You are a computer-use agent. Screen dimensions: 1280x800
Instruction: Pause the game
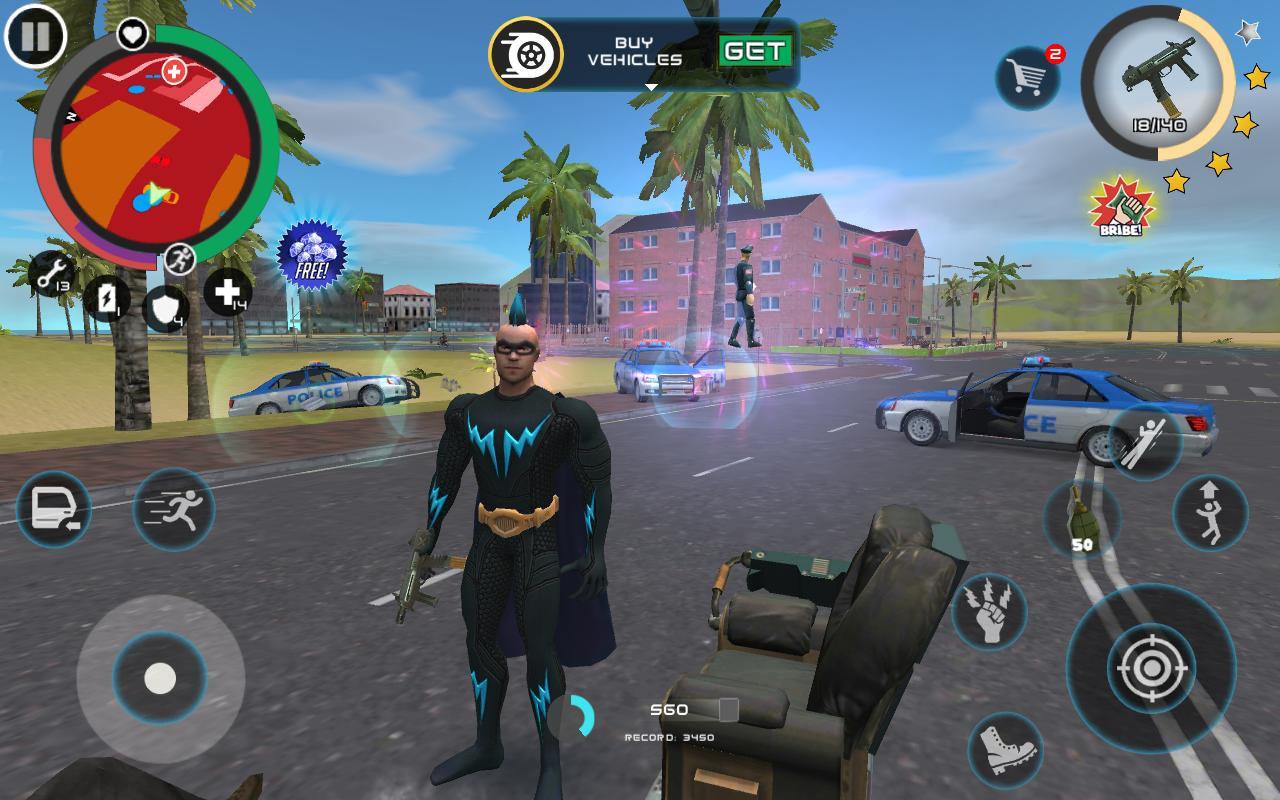[x=36, y=36]
